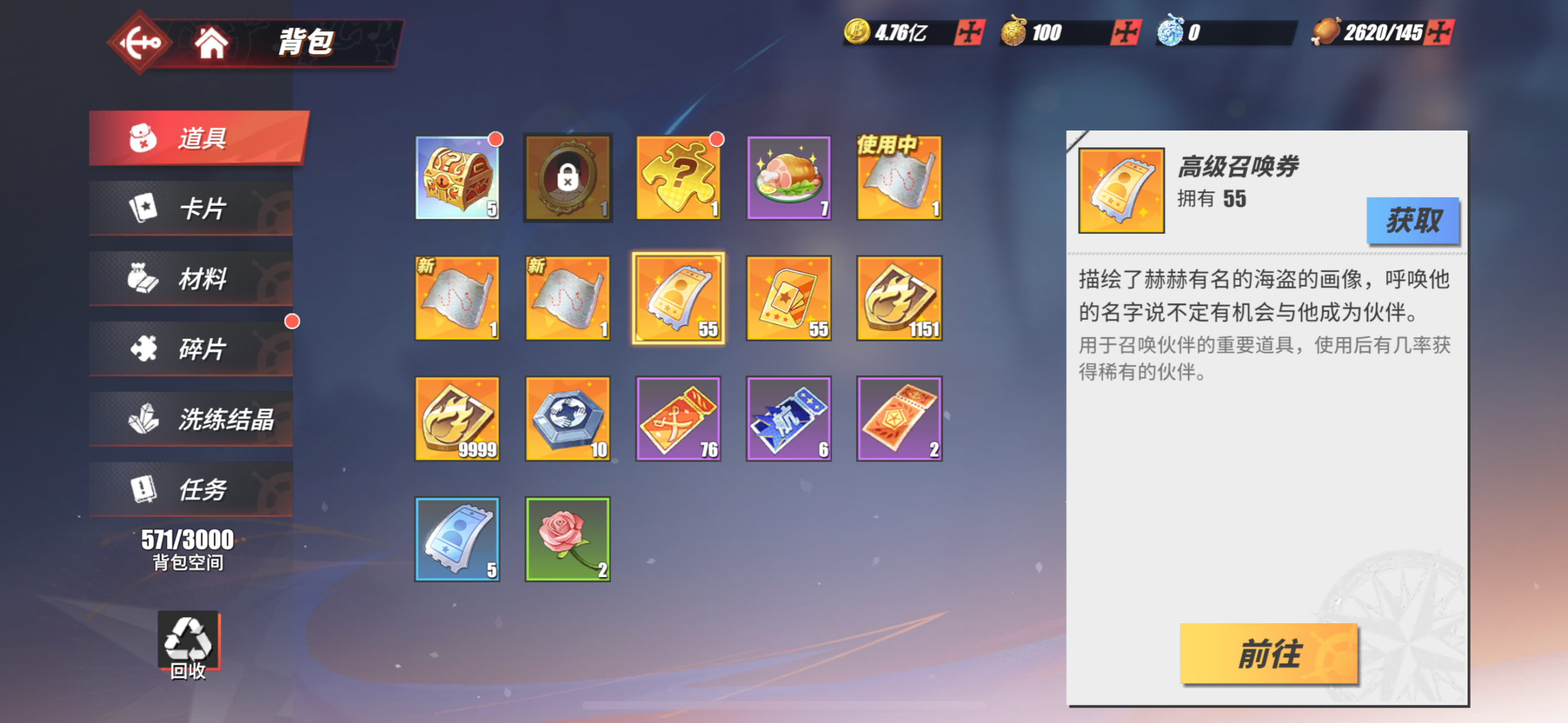Image resolution: width=1568 pixels, height=723 pixels.
Task: Pick the treasure map marked 使用中
Action: point(899,178)
